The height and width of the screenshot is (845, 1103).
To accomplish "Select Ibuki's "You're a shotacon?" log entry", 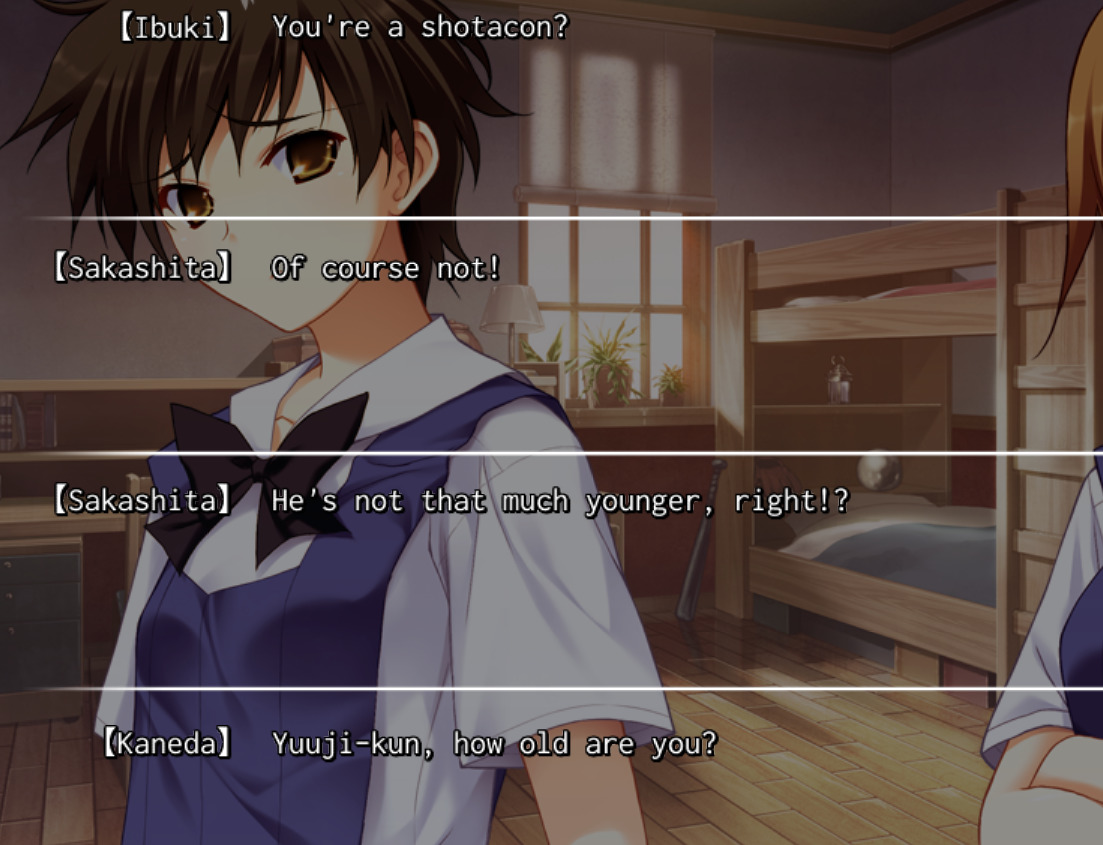I will coord(419,28).
